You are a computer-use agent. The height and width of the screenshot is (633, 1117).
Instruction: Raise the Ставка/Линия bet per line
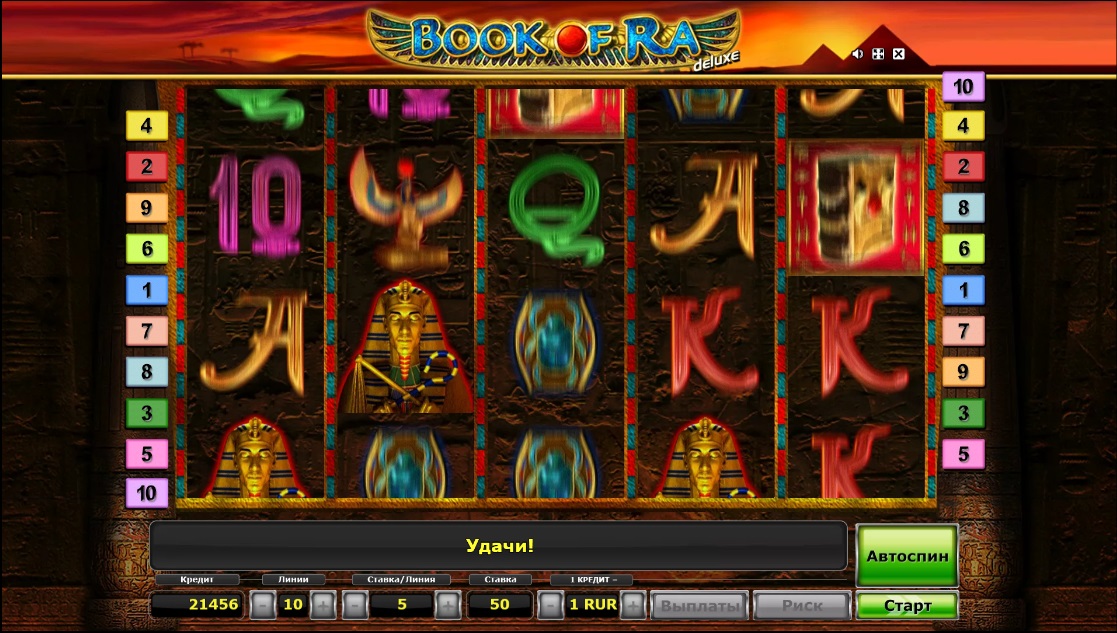click(447, 605)
